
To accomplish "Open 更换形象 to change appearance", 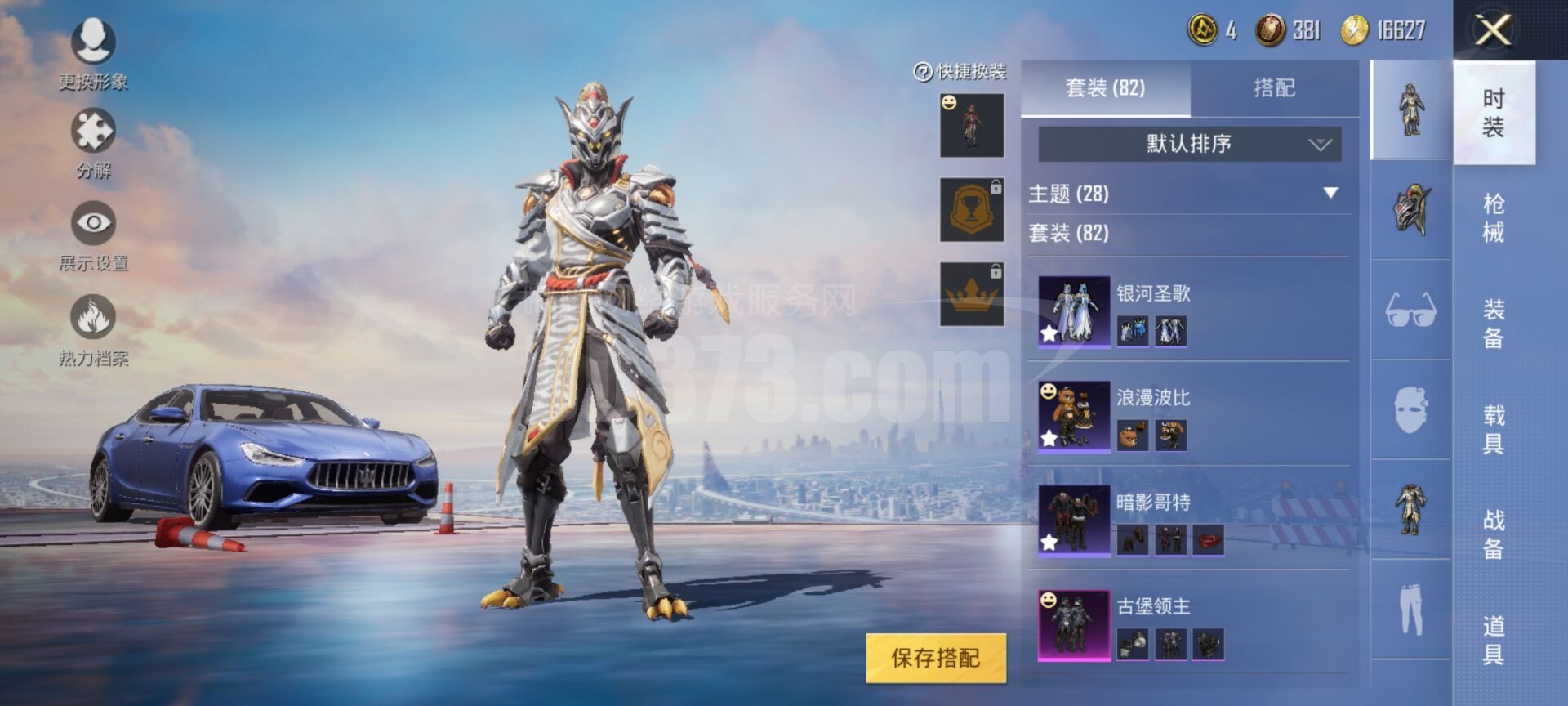I will click(93, 41).
